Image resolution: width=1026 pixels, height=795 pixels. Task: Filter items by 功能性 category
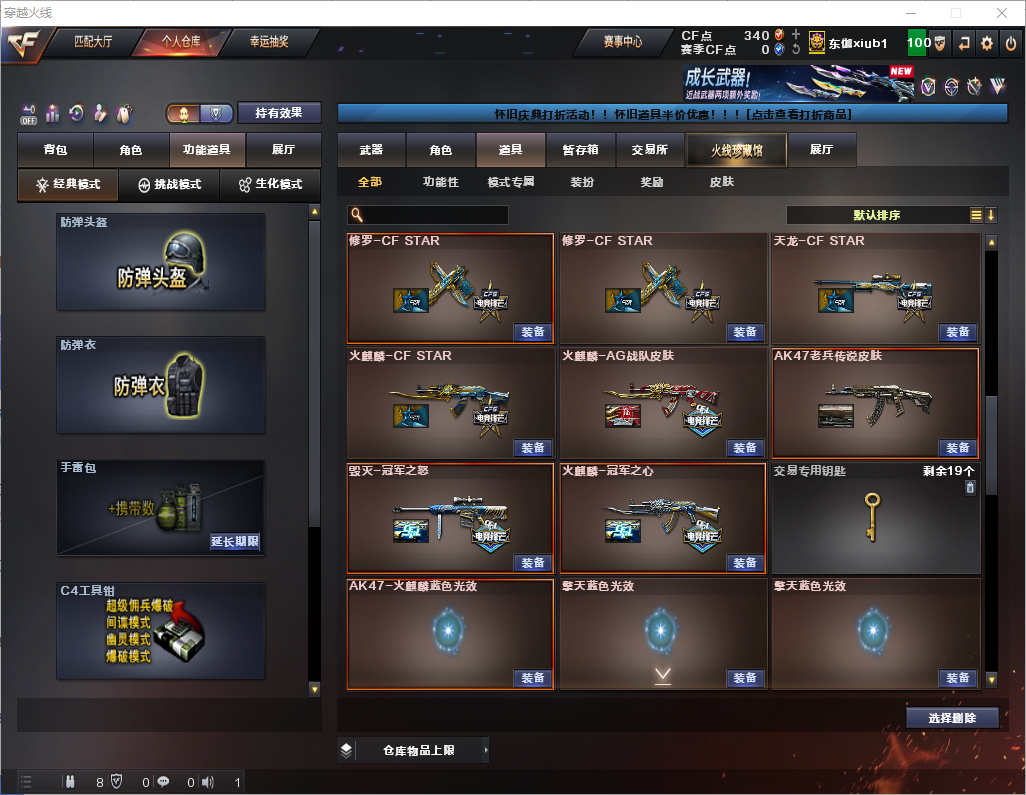440,182
